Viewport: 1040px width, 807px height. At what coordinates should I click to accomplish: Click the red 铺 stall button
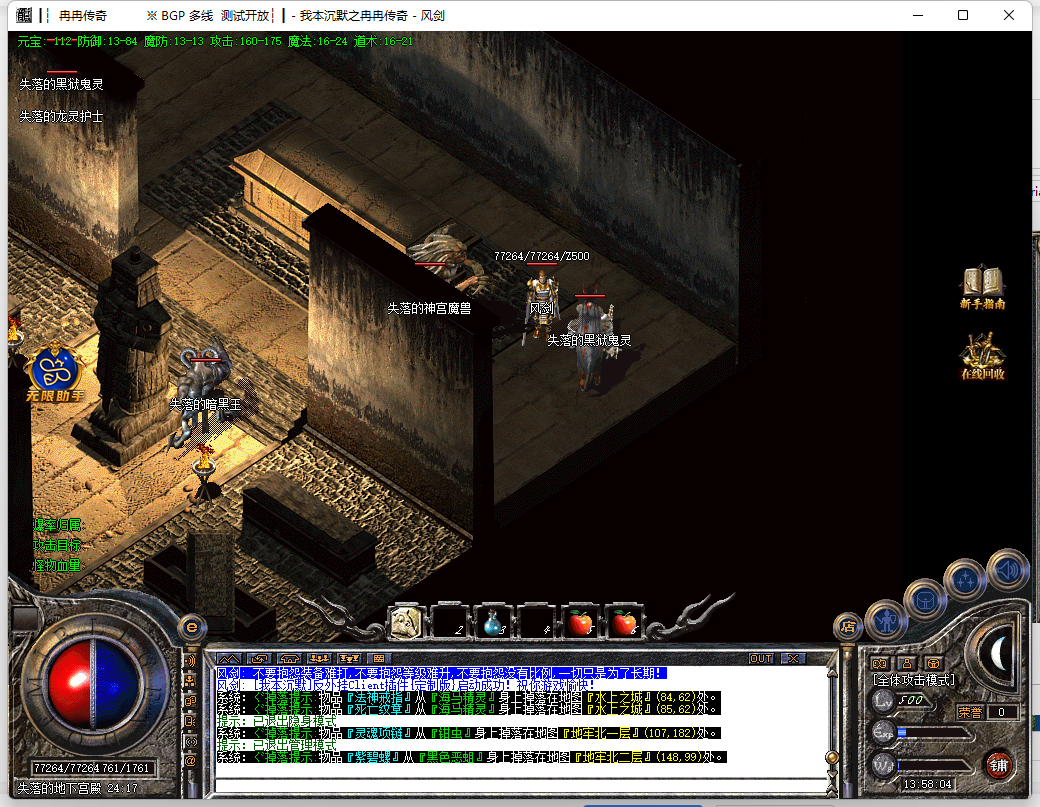click(997, 765)
